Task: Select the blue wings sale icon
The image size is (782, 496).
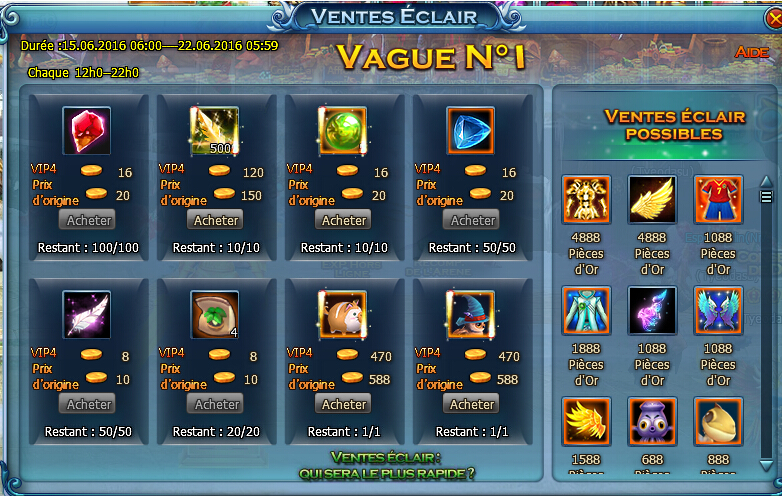Action: point(718,311)
